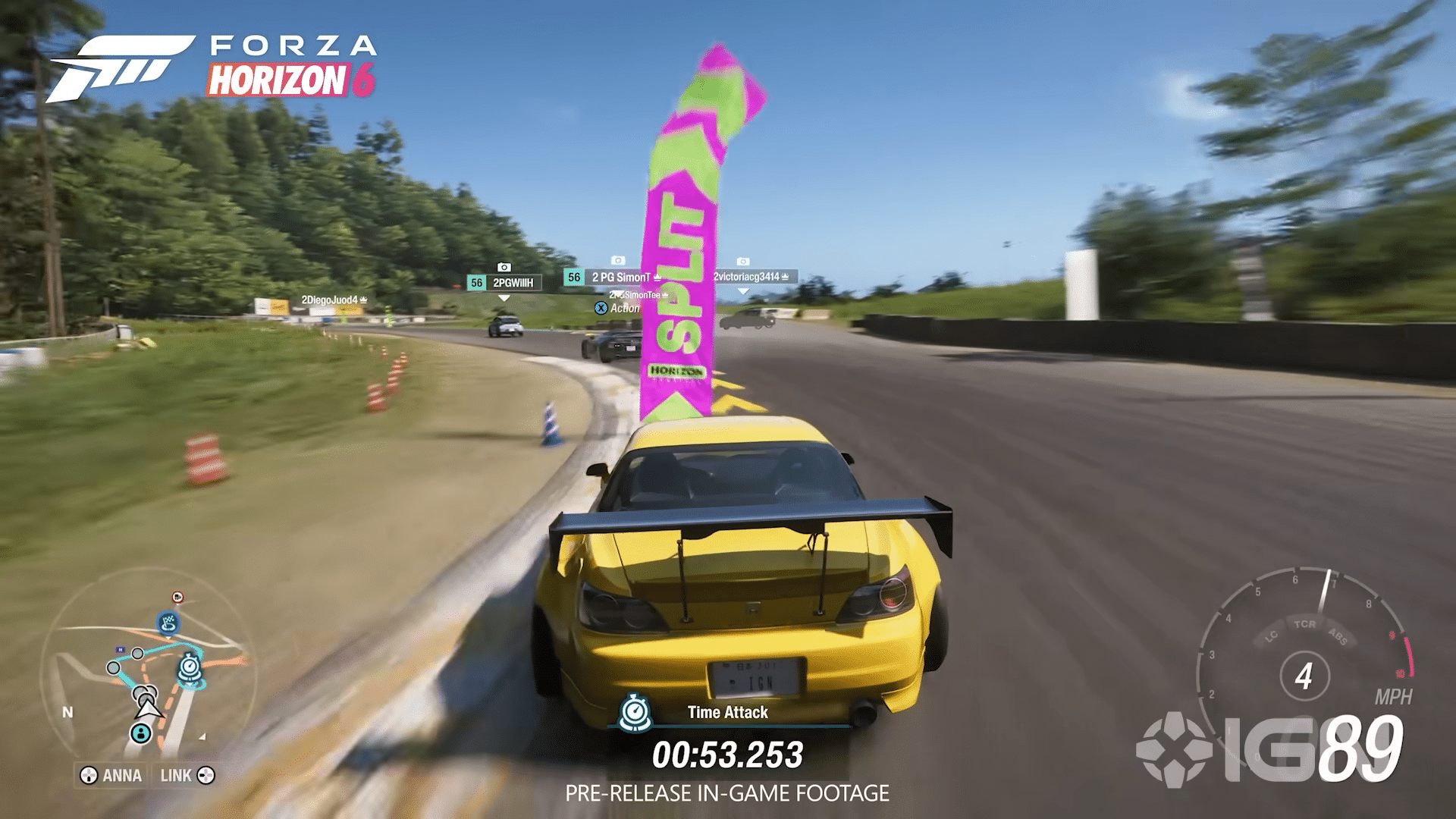Screen dimensions: 1456x819
Task: Click the Time Attack stopwatch icon
Action: click(x=635, y=712)
